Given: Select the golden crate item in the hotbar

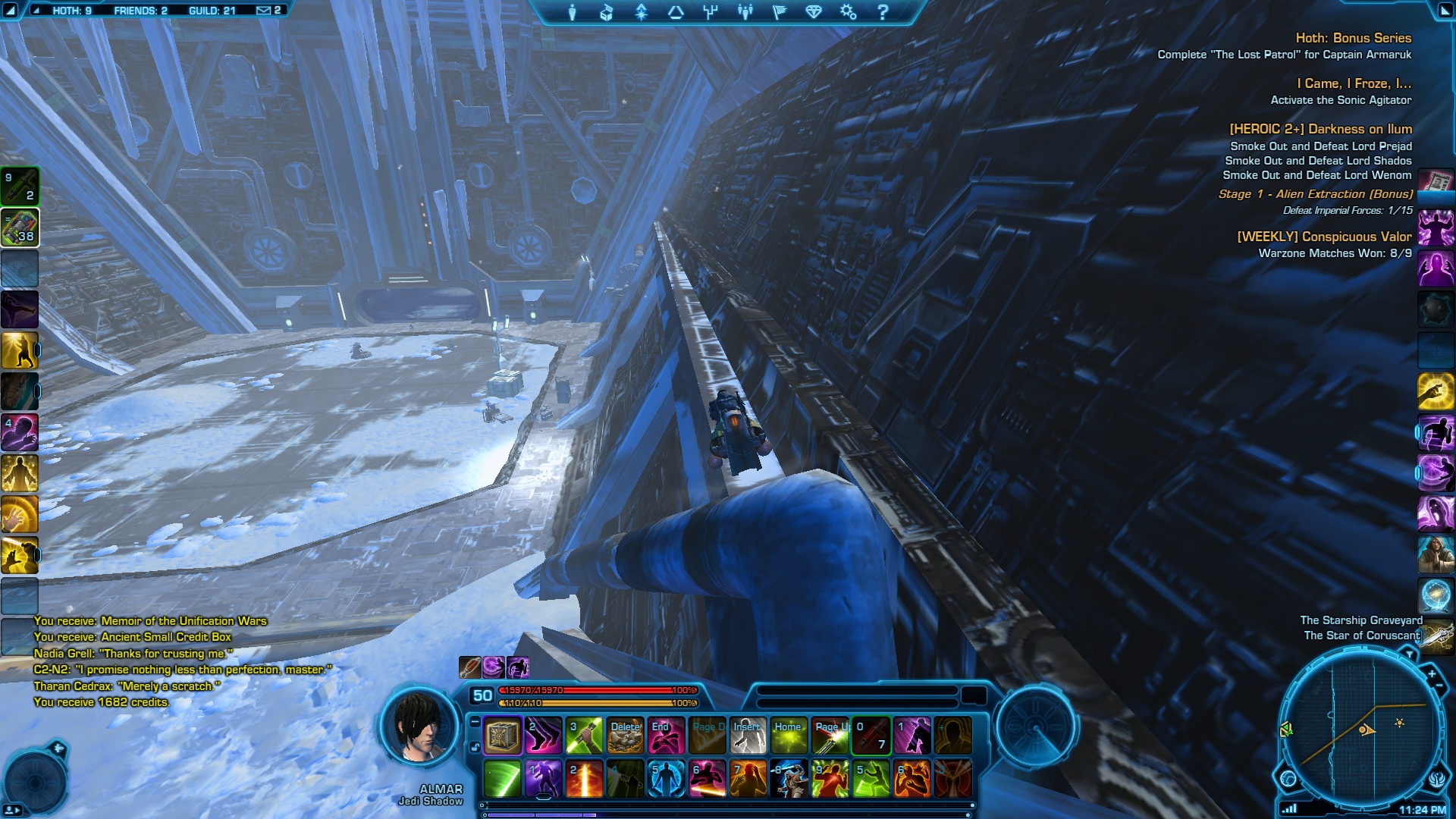Looking at the screenshot, I should (503, 736).
